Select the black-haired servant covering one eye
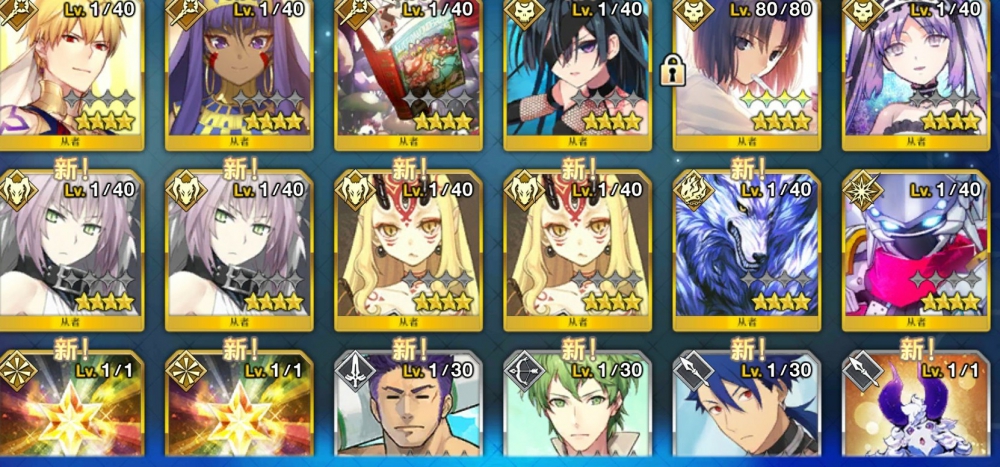This screenshot has width=1000, height=467. click(578, 70)
